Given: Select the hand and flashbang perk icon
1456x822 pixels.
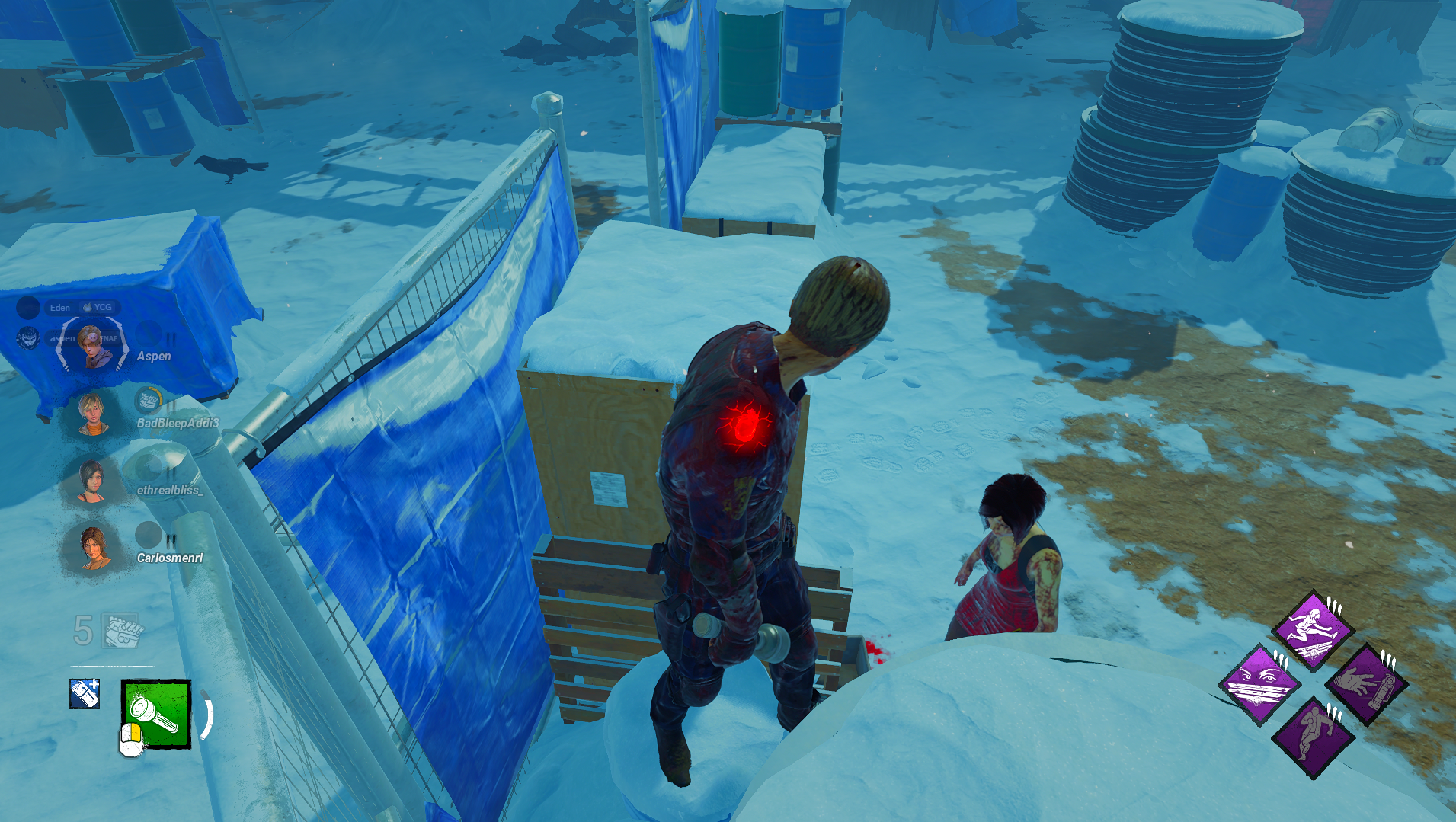Looking at the screenshot, I should coord(1366,683).
